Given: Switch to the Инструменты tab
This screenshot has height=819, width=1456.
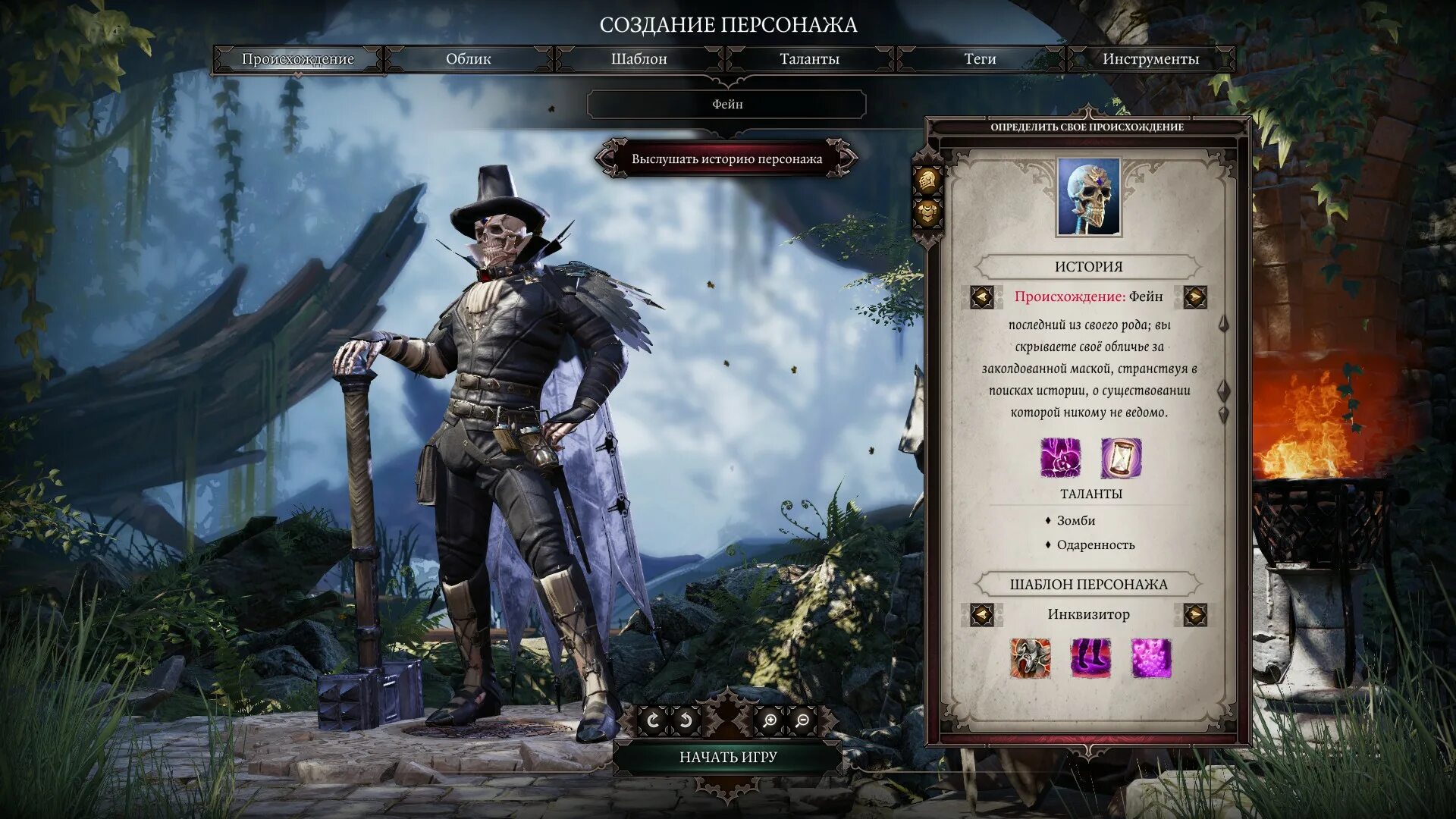Looking at the screenshot, I should (1150, 59).
